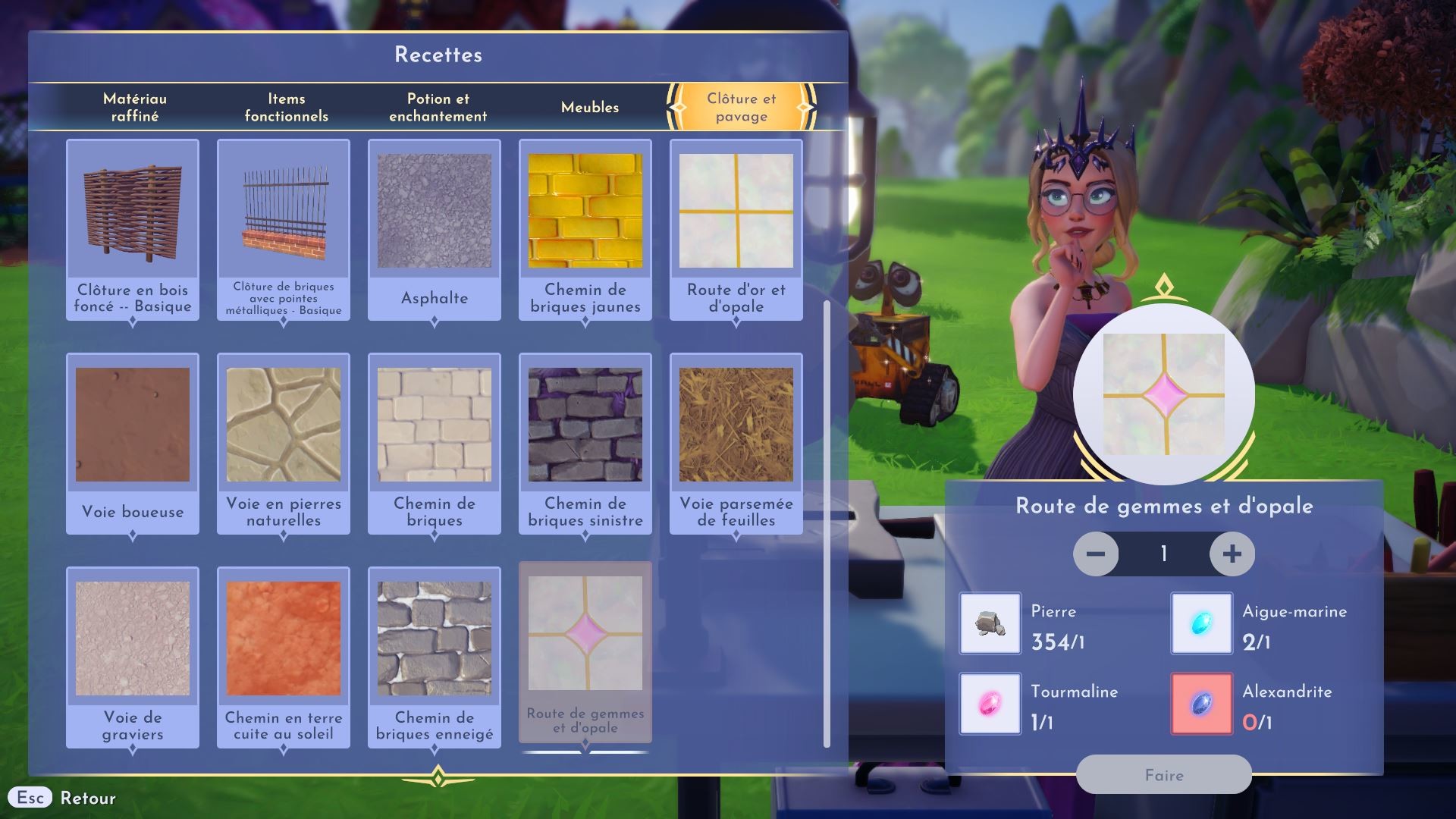The image size is (1456, 819).
Task: Click the Alexandrite ingredient icon
Action: 1201,704
